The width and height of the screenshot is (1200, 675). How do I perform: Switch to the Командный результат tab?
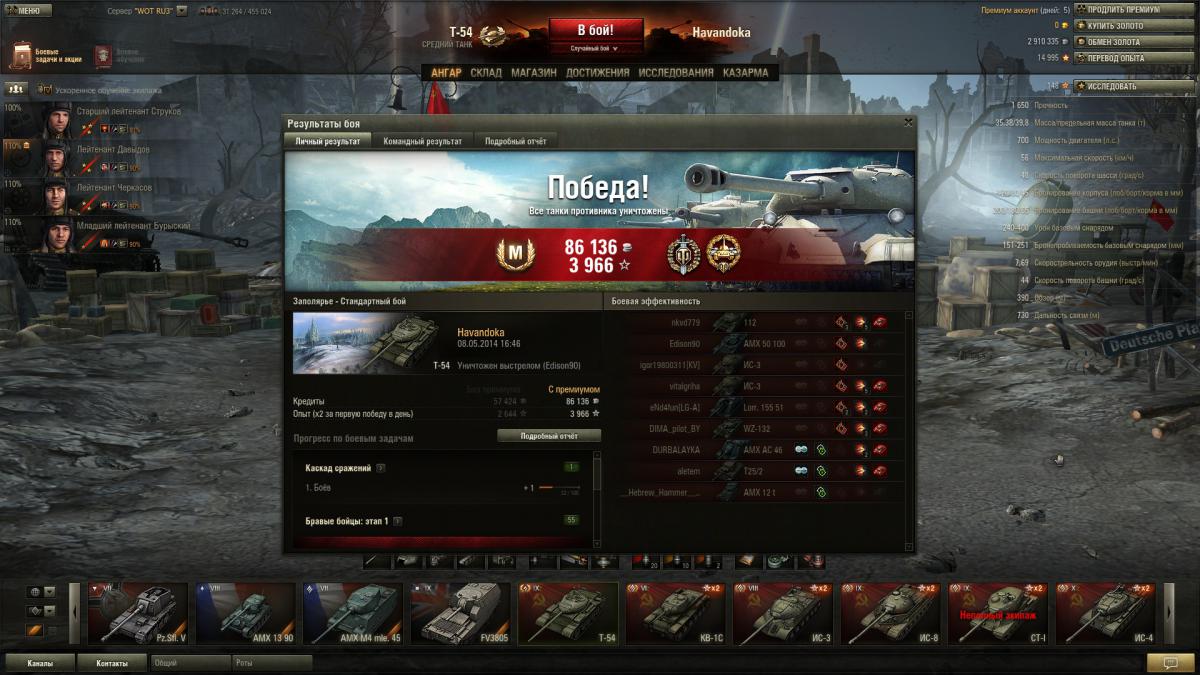tap(422, 142)
